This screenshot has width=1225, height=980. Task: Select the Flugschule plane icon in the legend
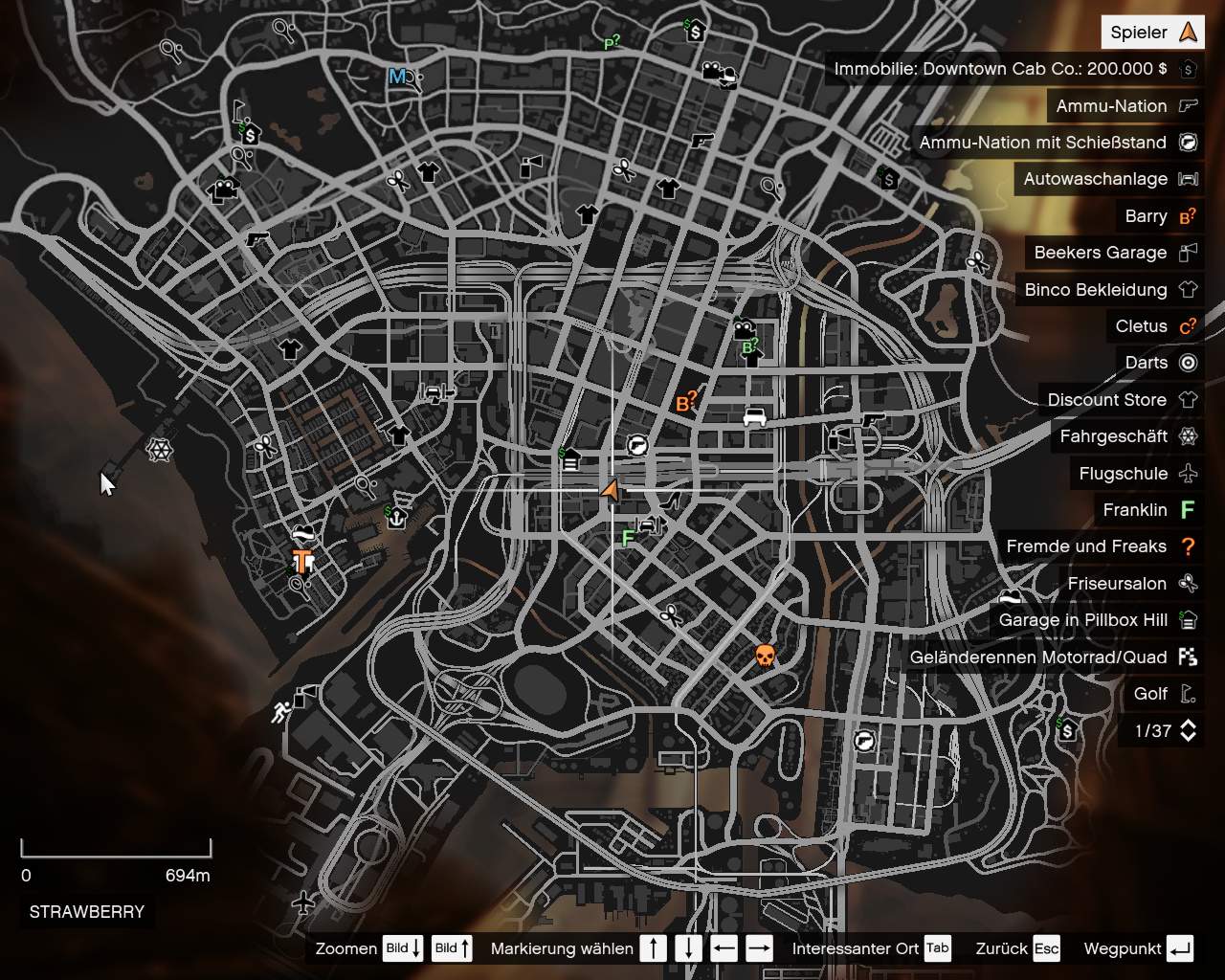pos(1189,473)
